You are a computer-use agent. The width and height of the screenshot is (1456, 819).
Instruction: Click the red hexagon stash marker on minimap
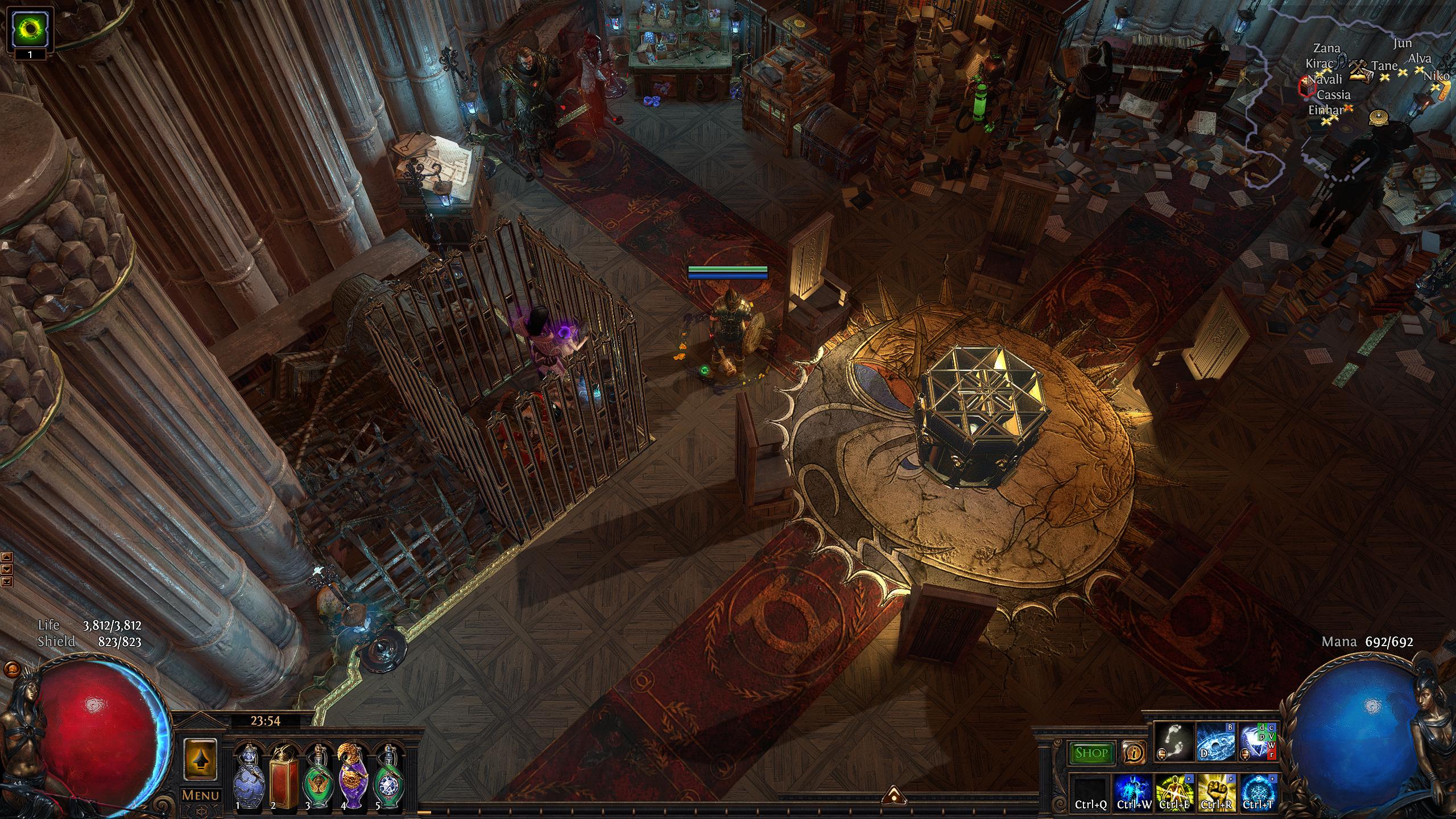pos(1306,86)
